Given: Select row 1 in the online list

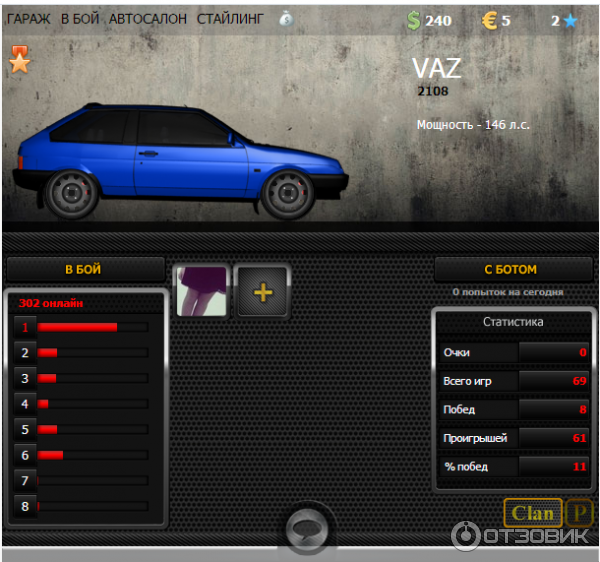Looking at the screenshot, I should click(26, 327).
